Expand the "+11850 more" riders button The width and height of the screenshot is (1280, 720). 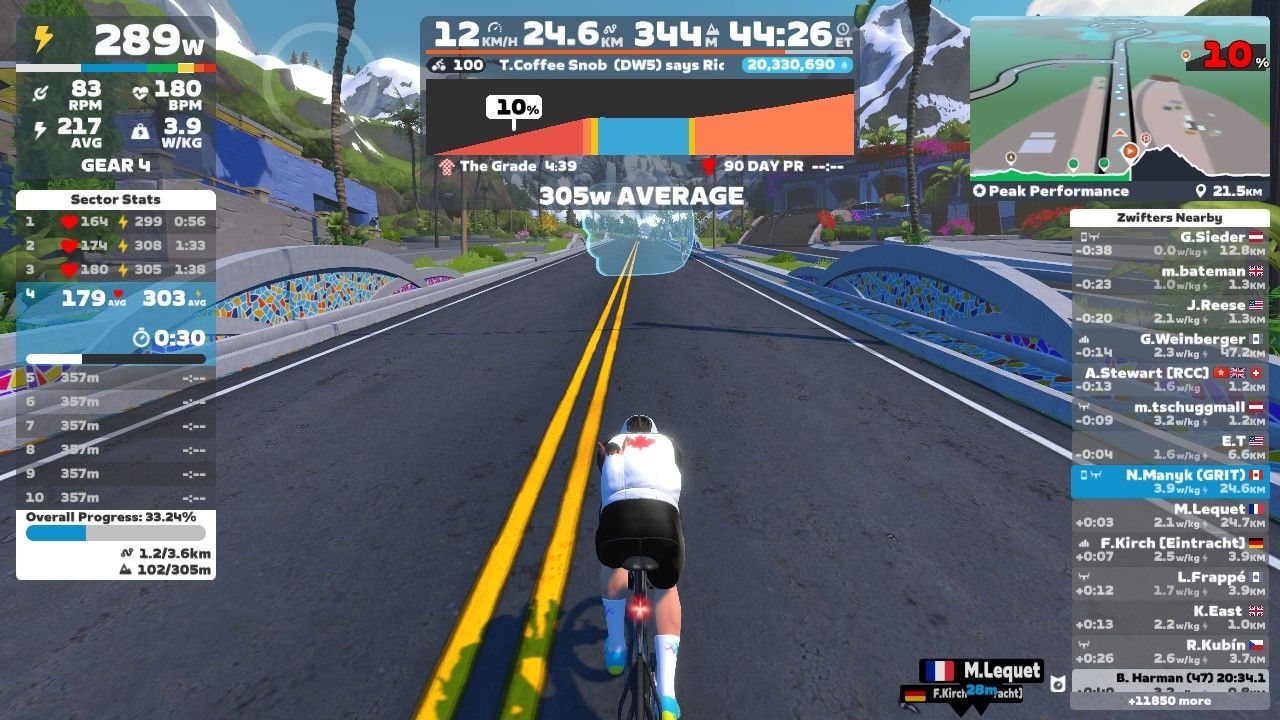[1169, 701]
